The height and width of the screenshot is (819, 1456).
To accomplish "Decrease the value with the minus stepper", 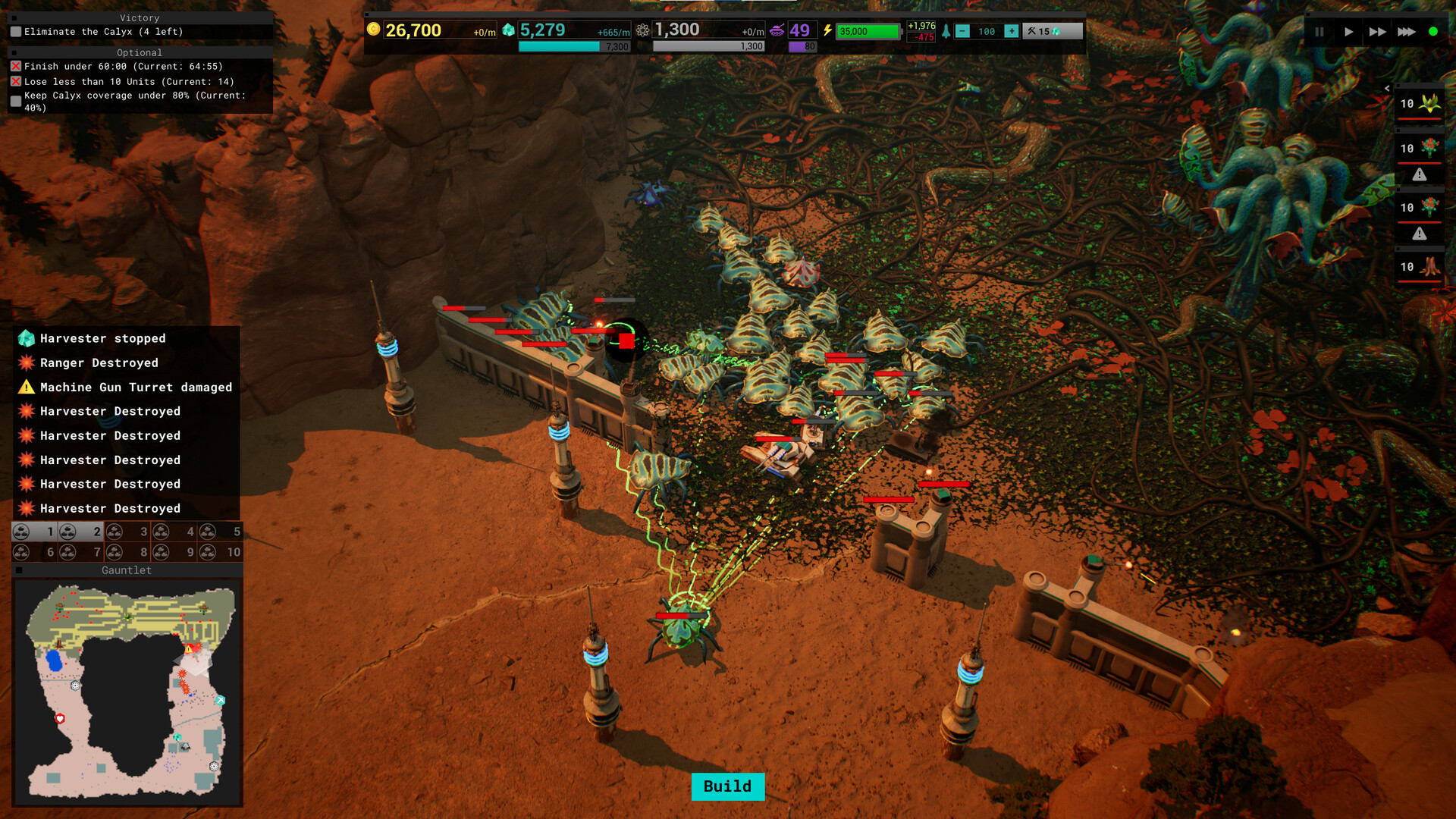I will coord(963,32).
